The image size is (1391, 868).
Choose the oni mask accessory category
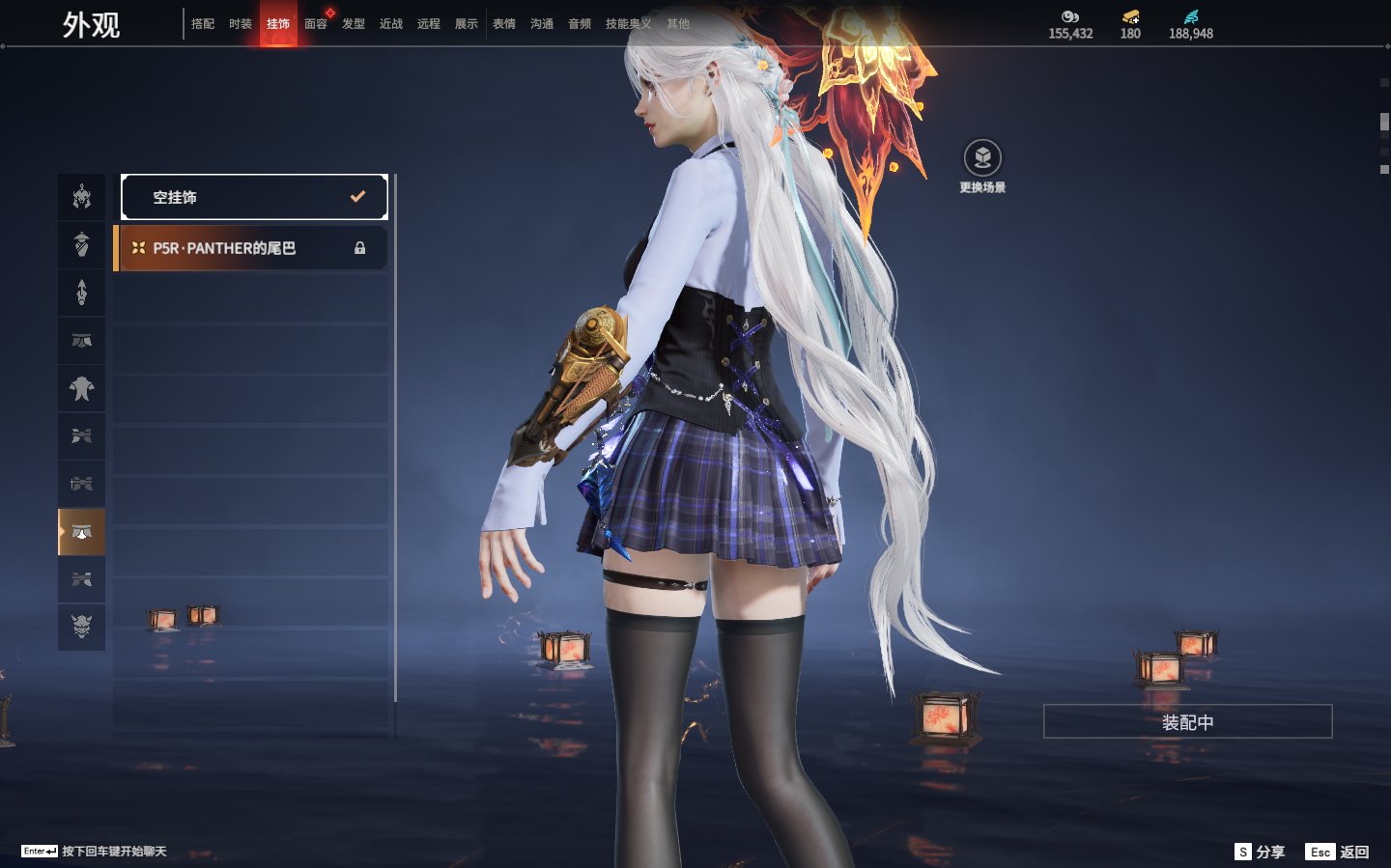click(x=82, y=627)
